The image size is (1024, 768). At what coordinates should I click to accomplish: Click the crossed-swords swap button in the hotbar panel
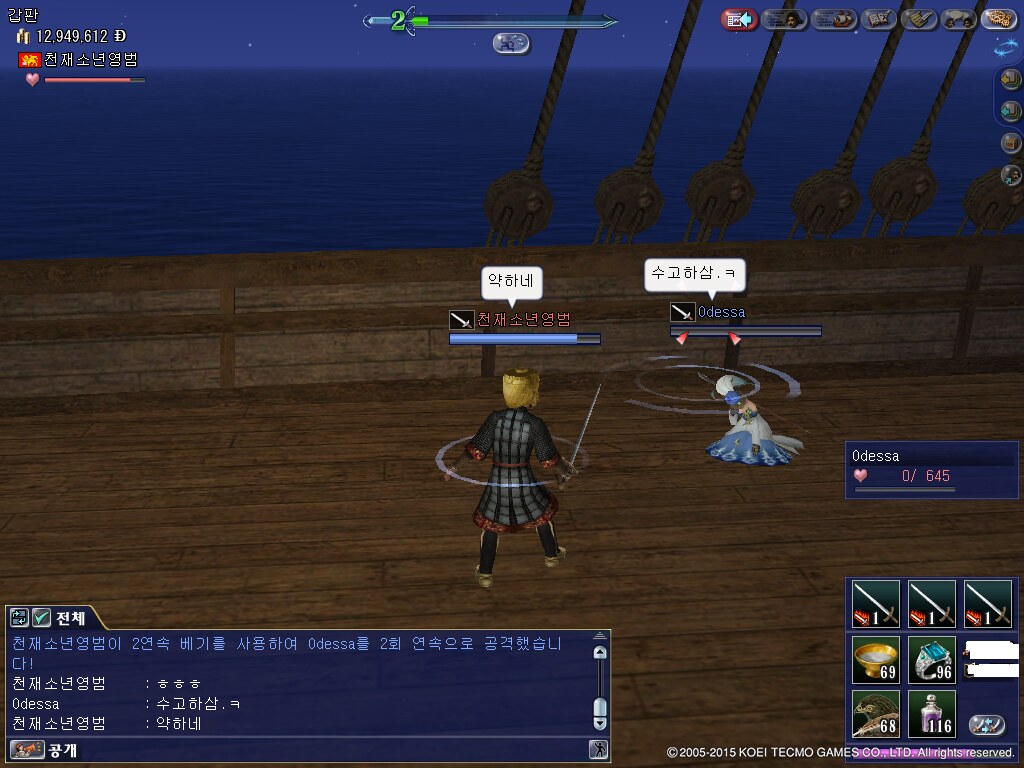[x=987, y=725]
